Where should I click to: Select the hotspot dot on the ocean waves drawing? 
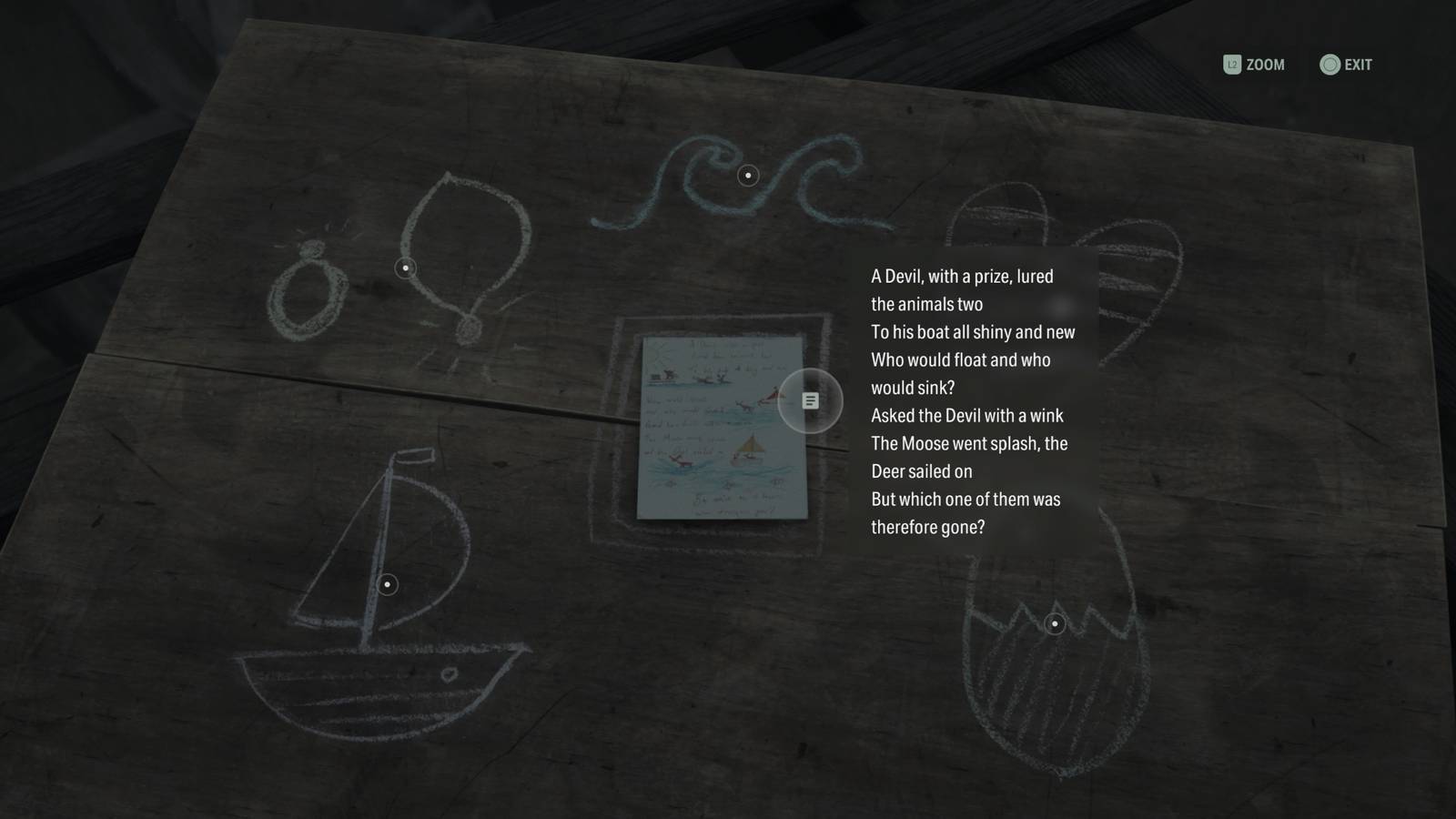point(748,174)
